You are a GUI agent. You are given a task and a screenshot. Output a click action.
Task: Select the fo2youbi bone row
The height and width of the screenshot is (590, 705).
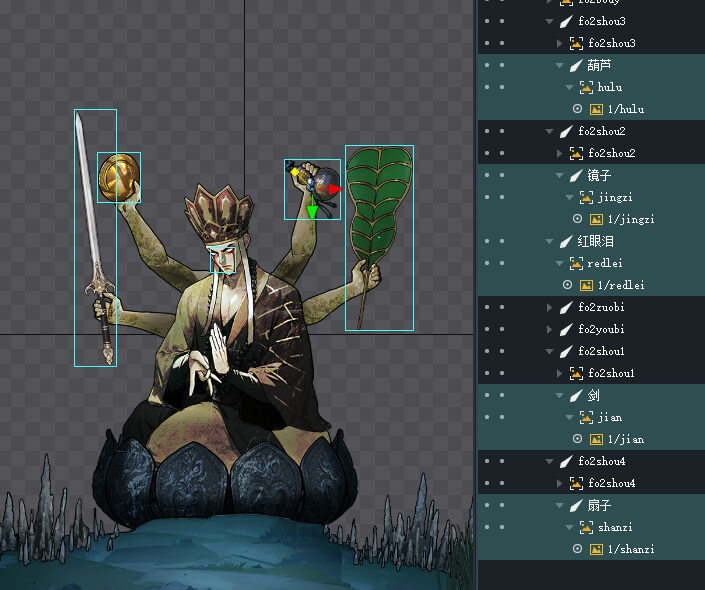click(x=601, y=329)
